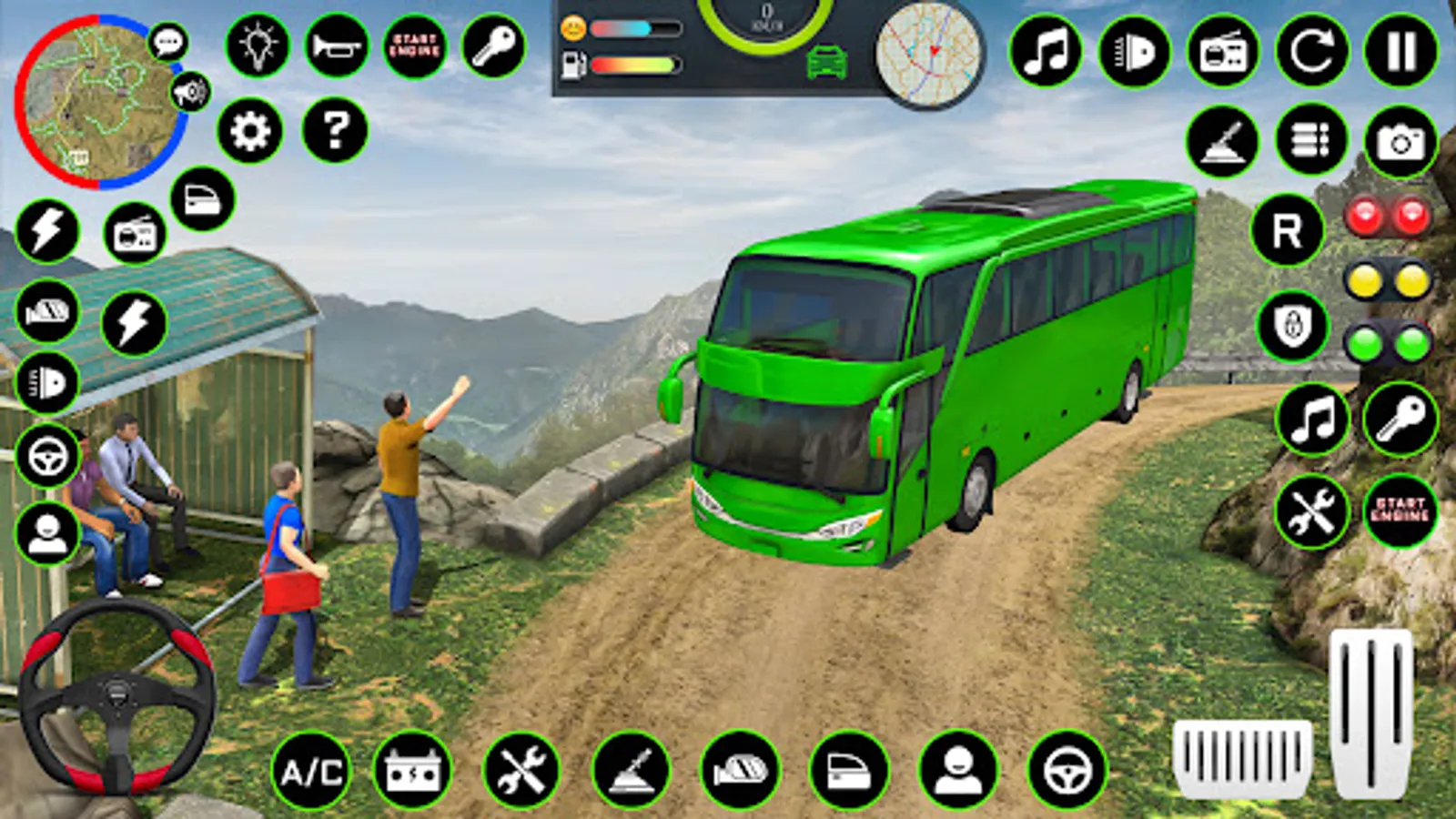Open the question mark help

point(335,130)
